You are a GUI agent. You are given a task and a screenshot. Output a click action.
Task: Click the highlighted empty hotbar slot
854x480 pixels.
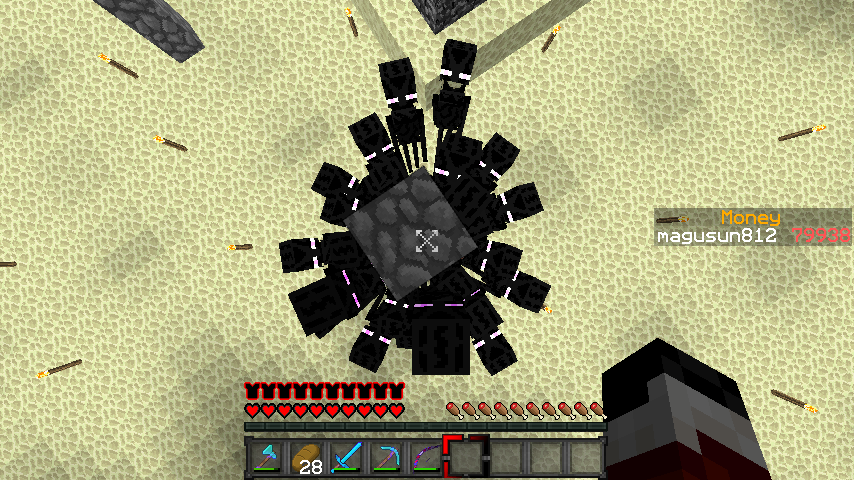click(466, 457)
